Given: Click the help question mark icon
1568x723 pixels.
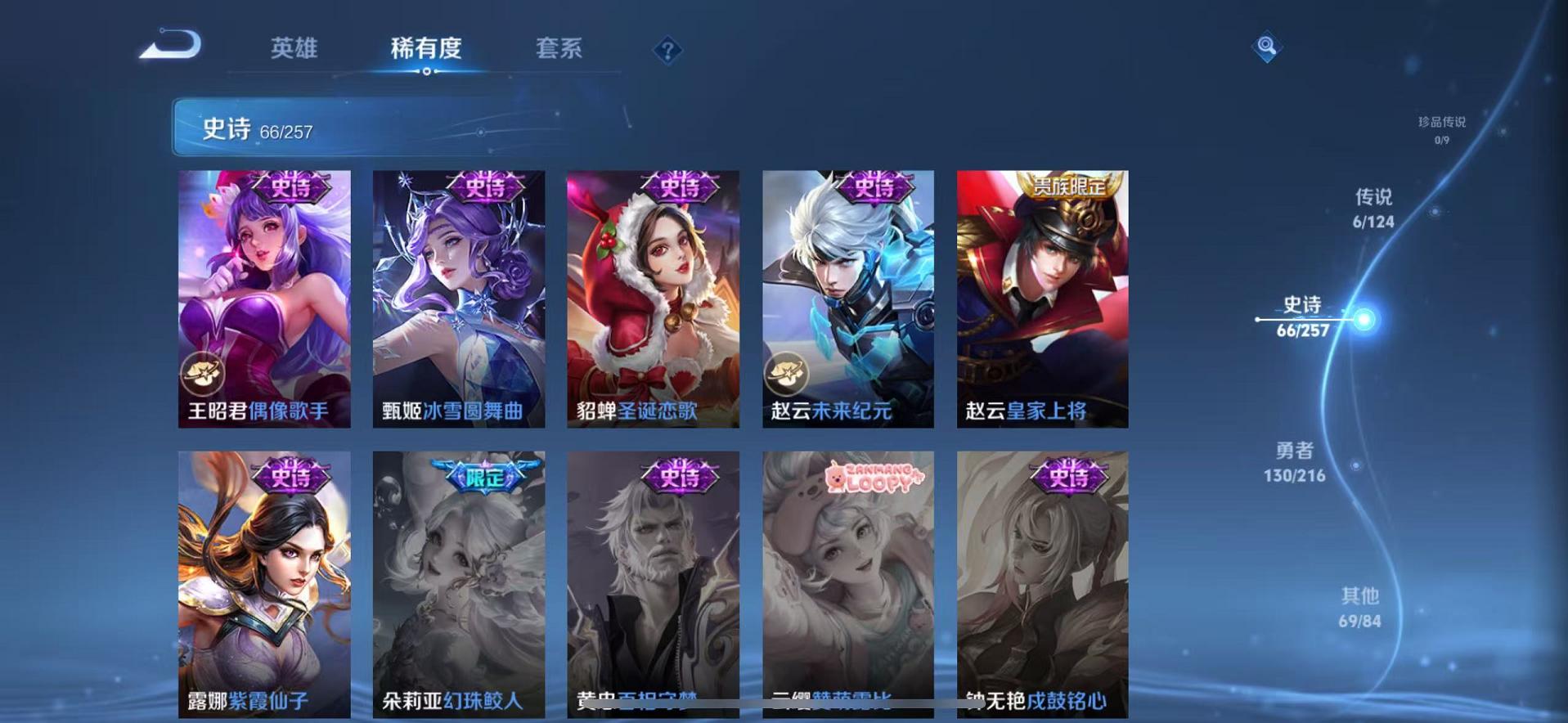Looking at the screenshot, I should [x=669, y=51].
